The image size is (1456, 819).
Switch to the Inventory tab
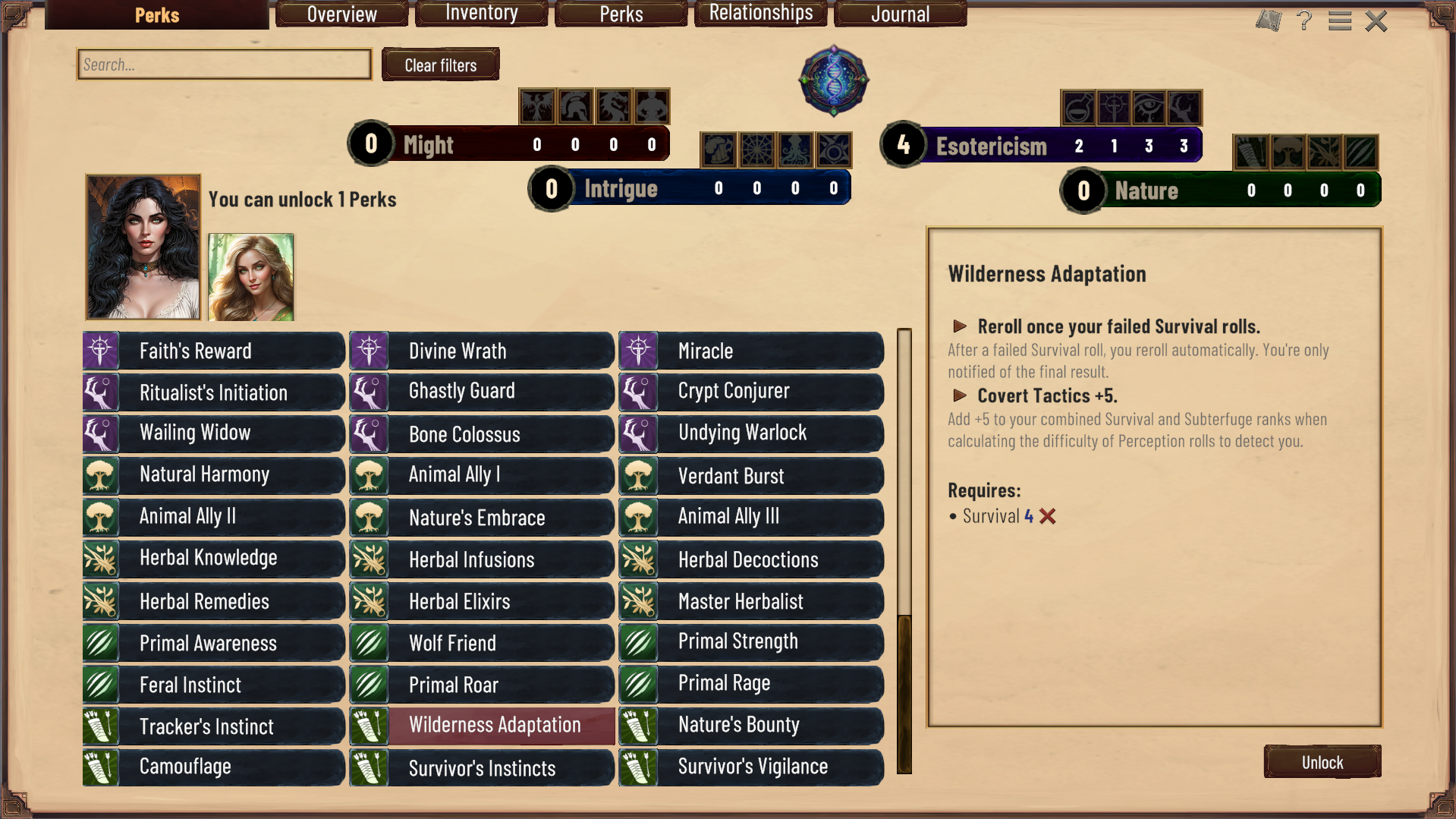pos(481,14)
